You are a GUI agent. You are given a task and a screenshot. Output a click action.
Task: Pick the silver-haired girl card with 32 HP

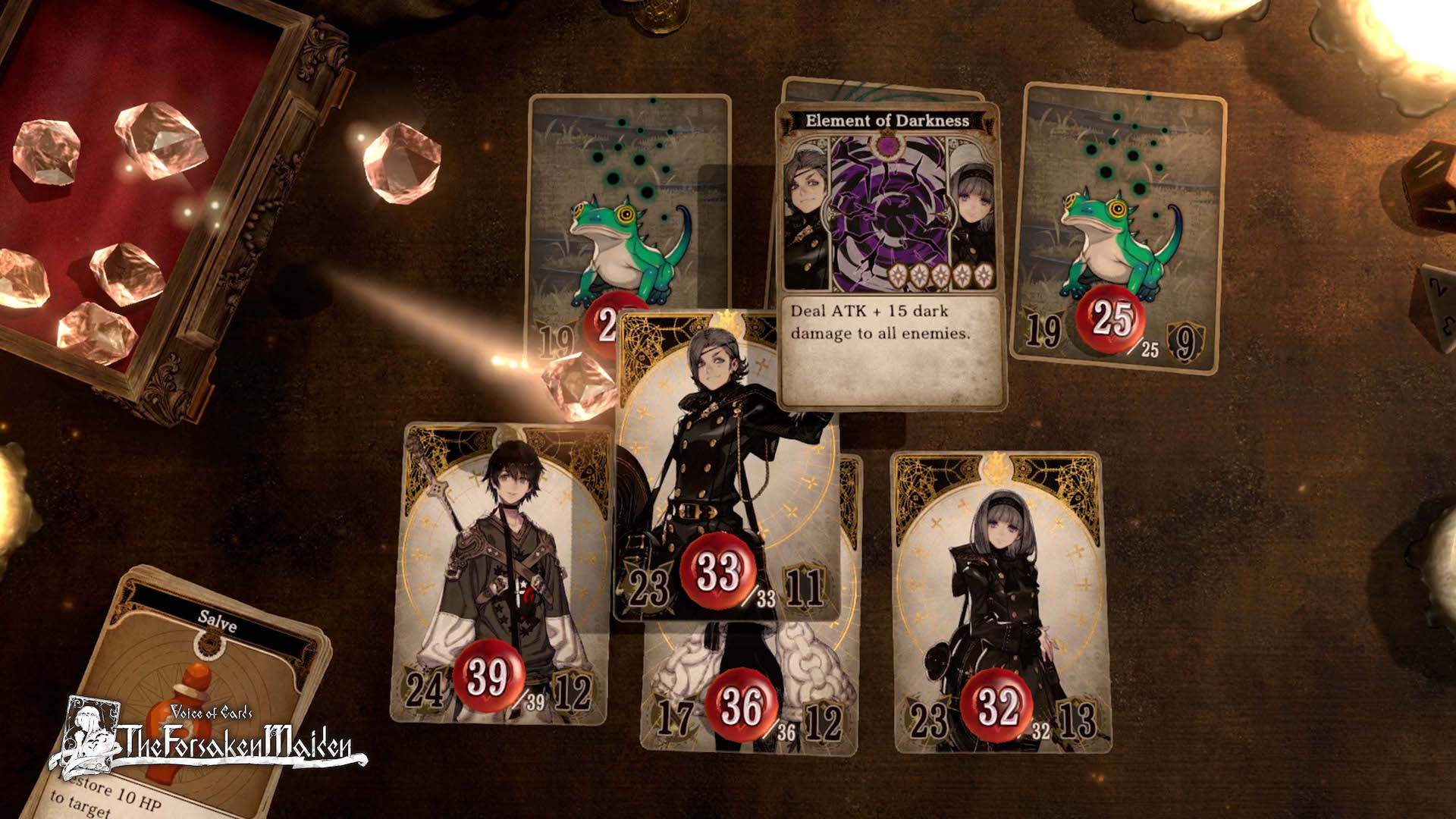(x=1001, y=599)
